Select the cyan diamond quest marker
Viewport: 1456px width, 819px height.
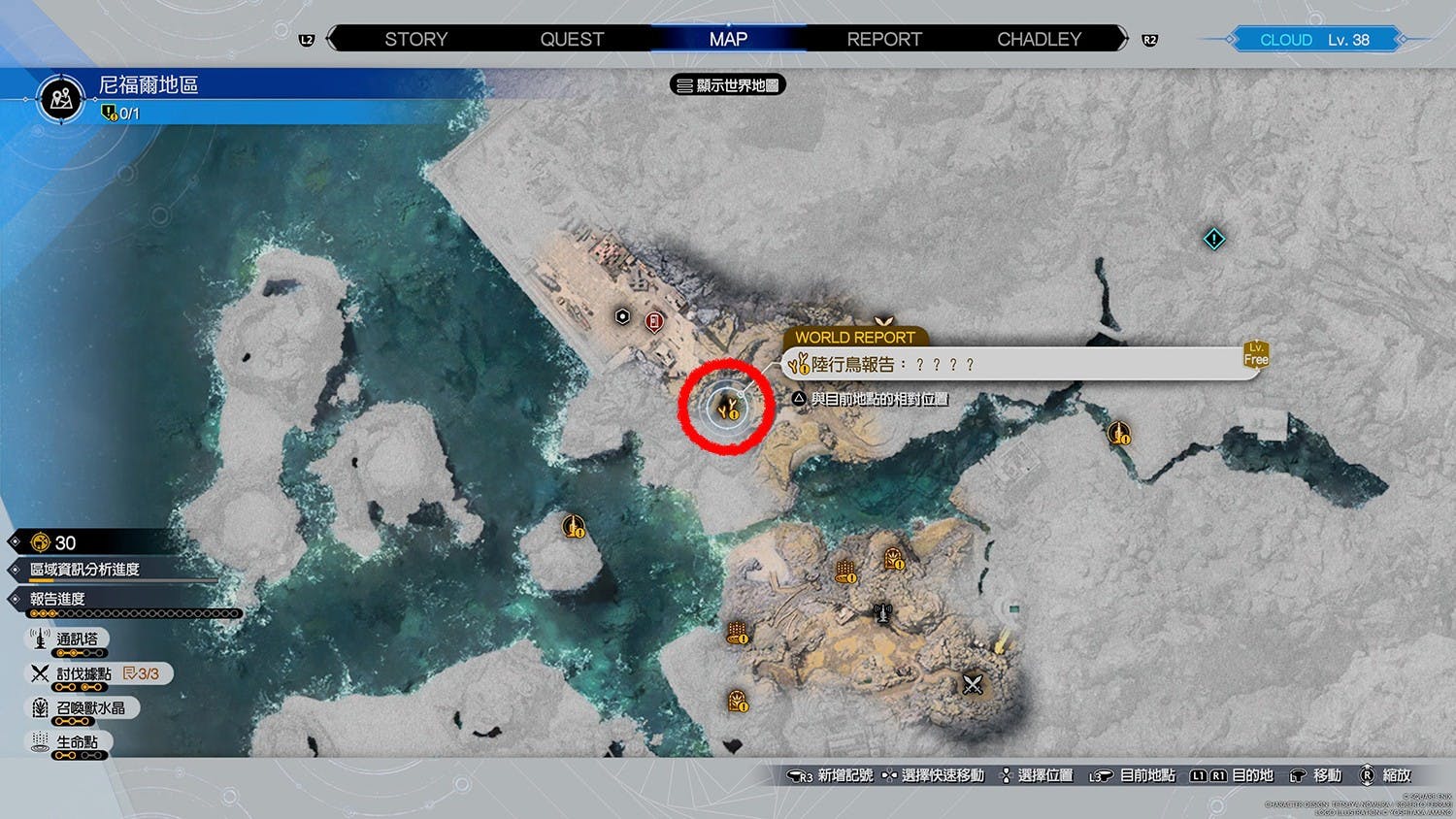1213,239
